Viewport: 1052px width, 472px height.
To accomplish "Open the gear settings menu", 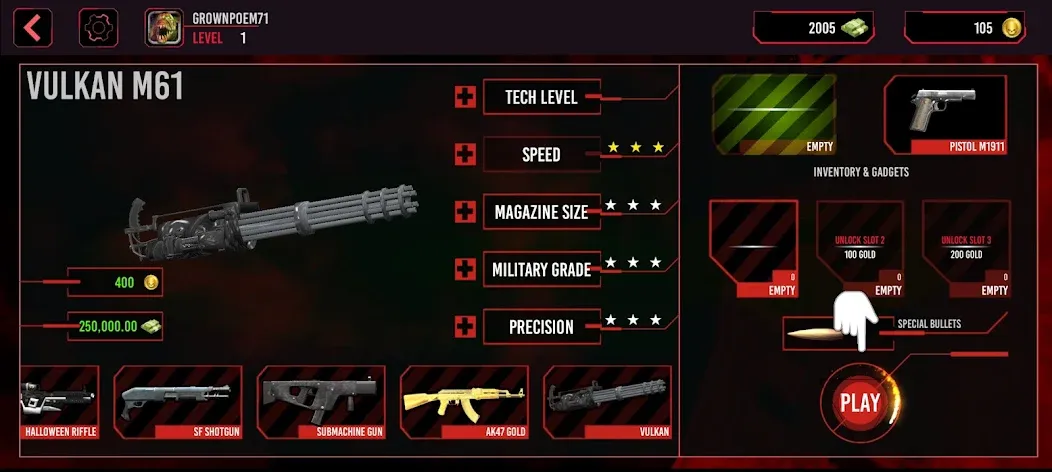I will pos(97,27).
